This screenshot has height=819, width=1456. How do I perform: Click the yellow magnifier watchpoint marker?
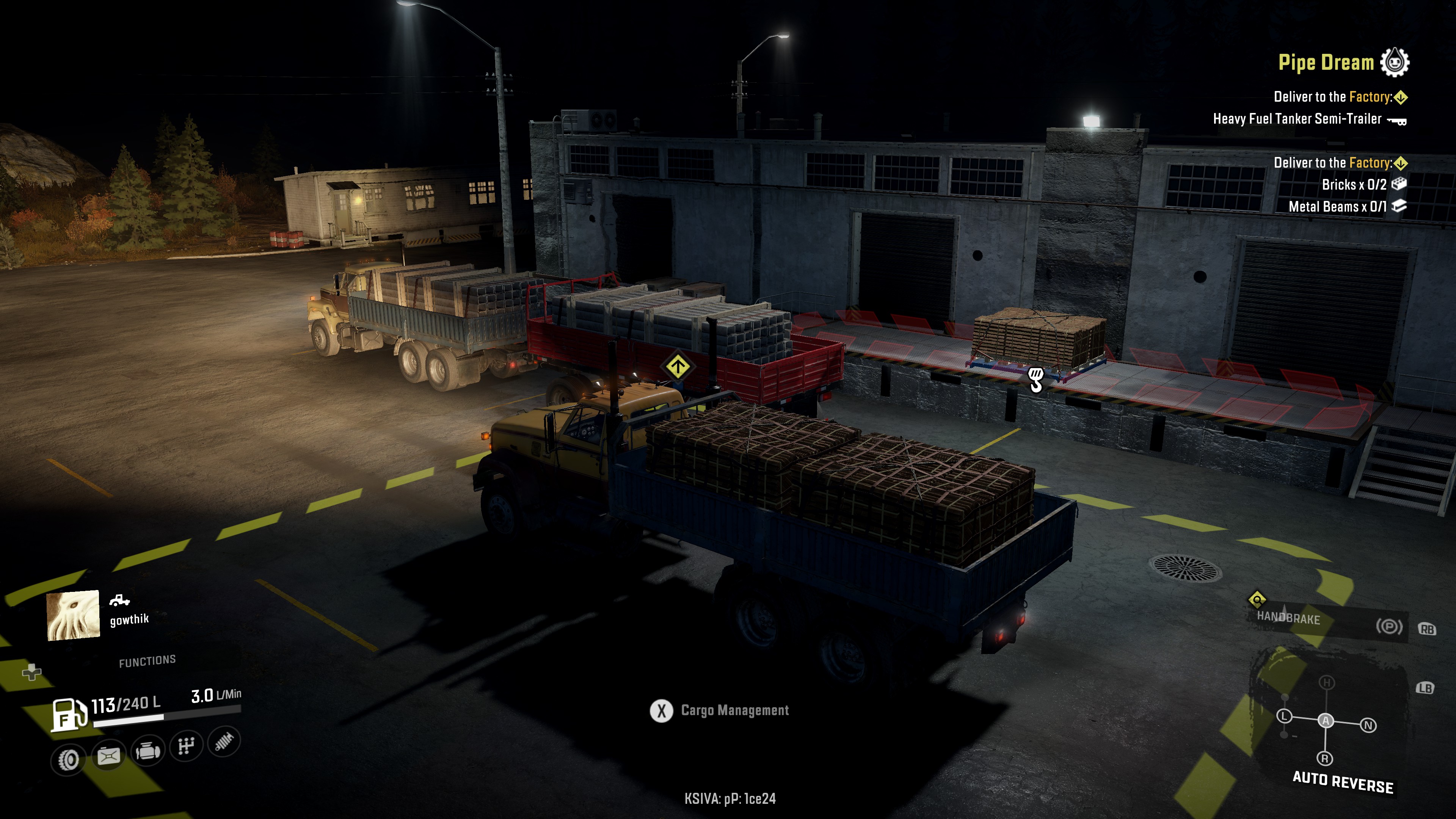pyautogui.click(x=1257, y=600)
